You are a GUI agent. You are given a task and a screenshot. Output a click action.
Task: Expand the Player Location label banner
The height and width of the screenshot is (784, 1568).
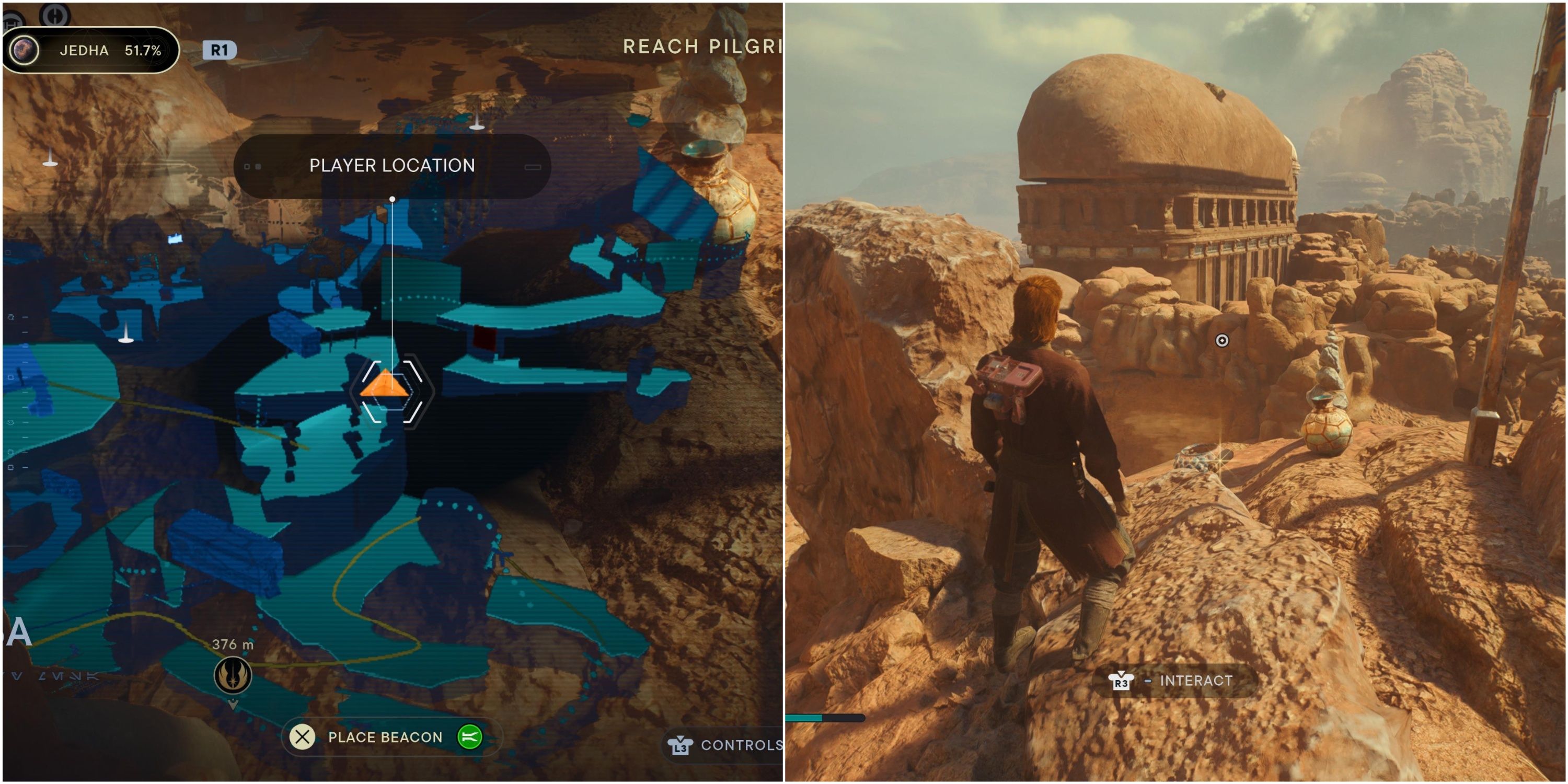(x=391, y=166)
